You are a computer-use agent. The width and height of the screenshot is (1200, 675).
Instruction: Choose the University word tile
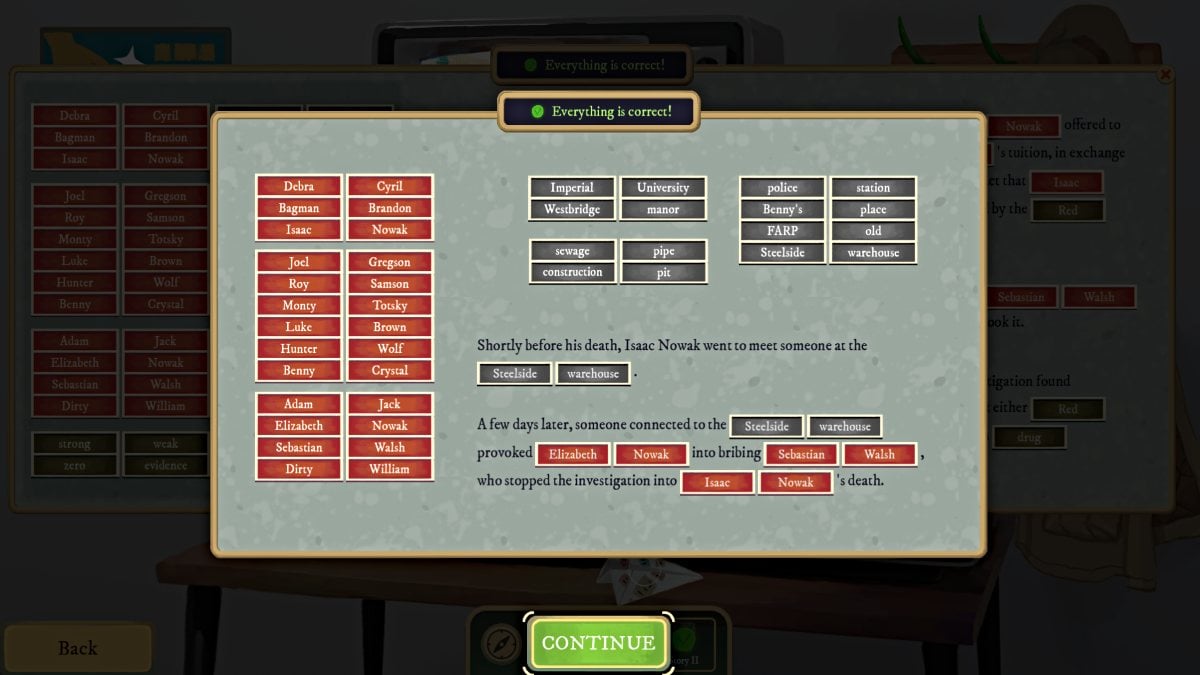click(663, 188)
